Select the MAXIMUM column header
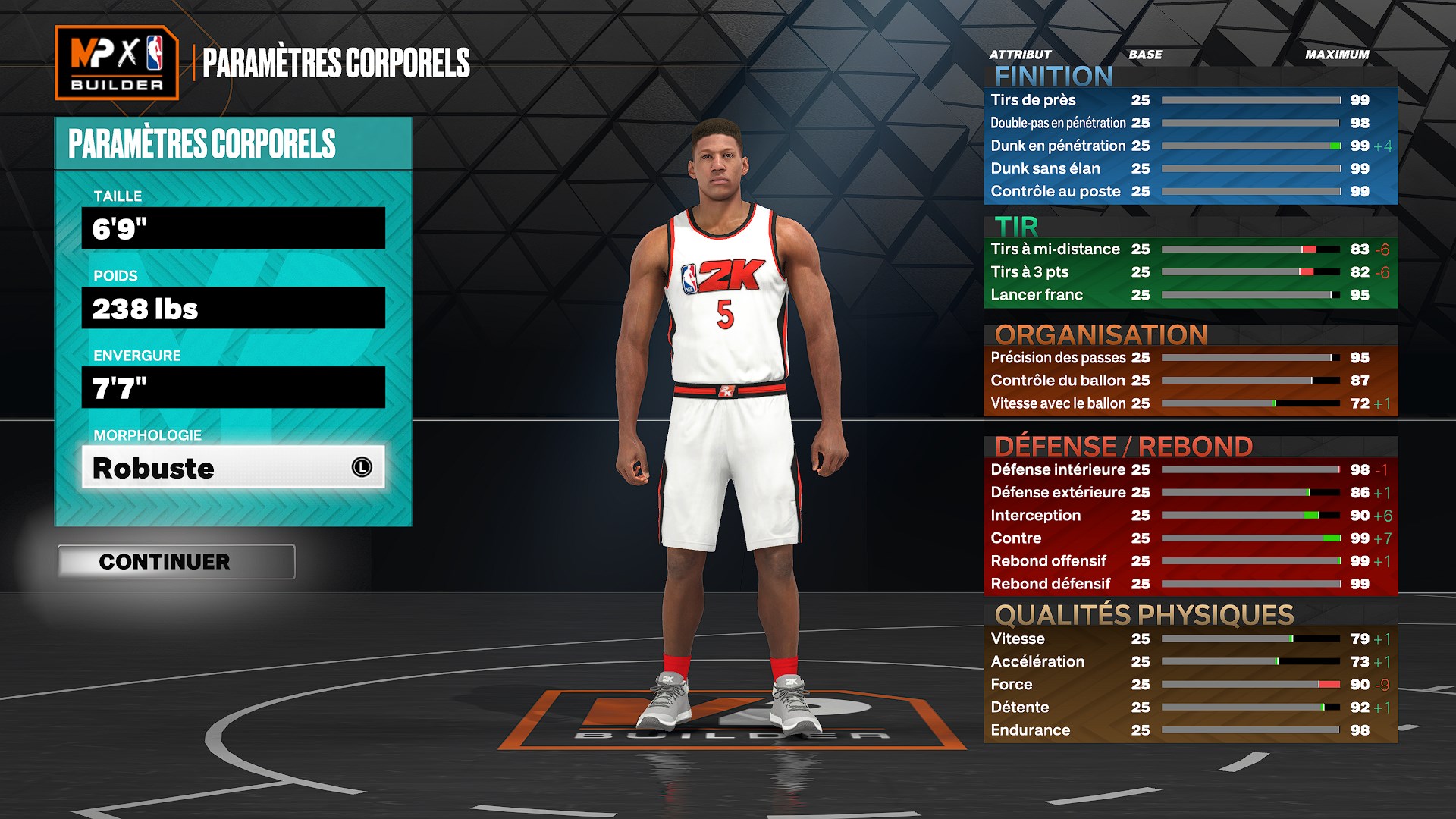This screenshot has width=1456, height=819. click(1337, 54)
